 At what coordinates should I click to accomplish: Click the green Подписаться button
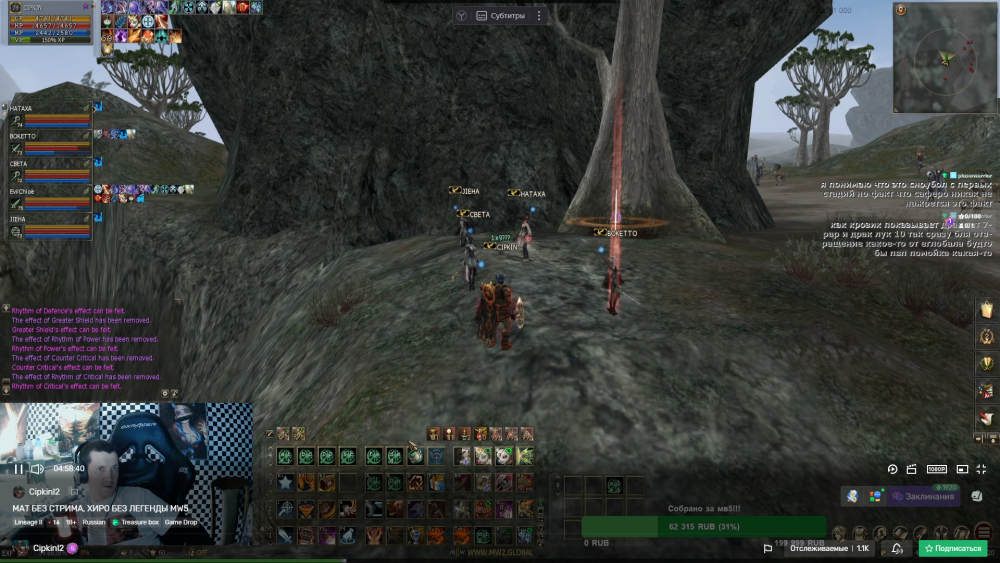[953, 548]
